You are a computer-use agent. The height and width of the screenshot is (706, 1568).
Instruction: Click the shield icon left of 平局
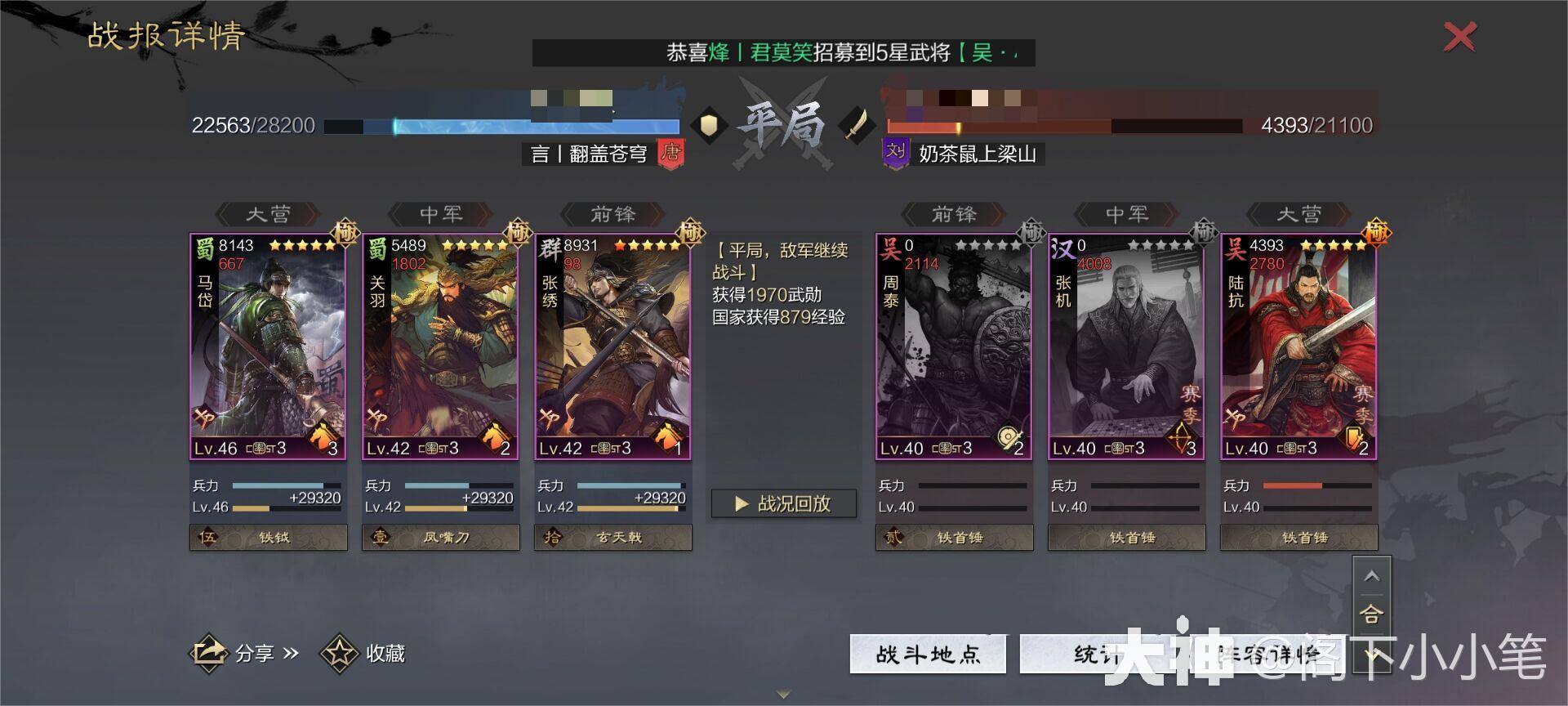click(710, 124)
